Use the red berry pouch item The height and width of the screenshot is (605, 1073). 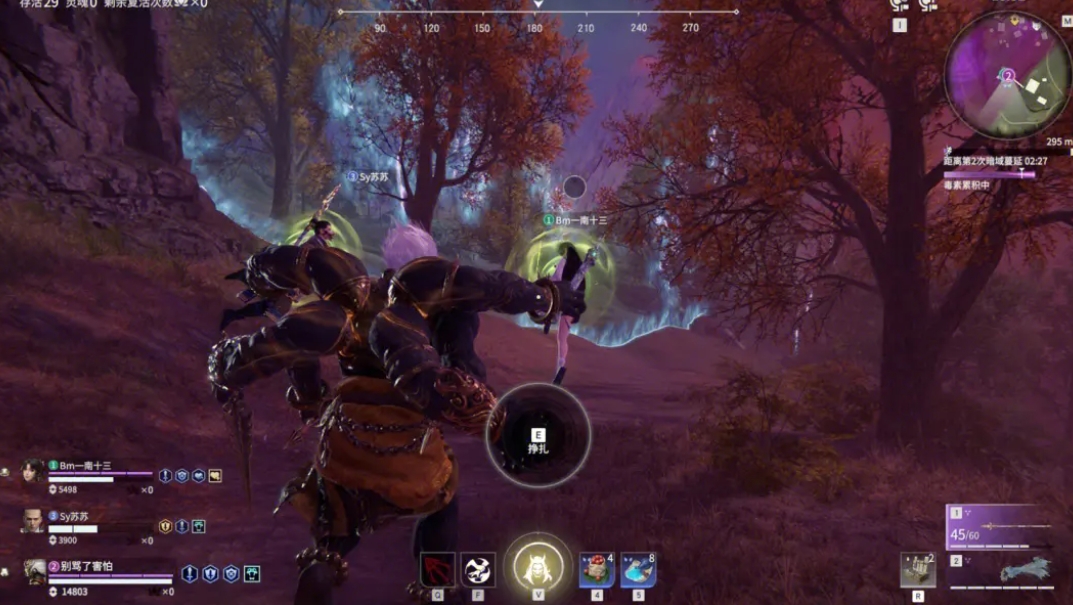point(596,570)
